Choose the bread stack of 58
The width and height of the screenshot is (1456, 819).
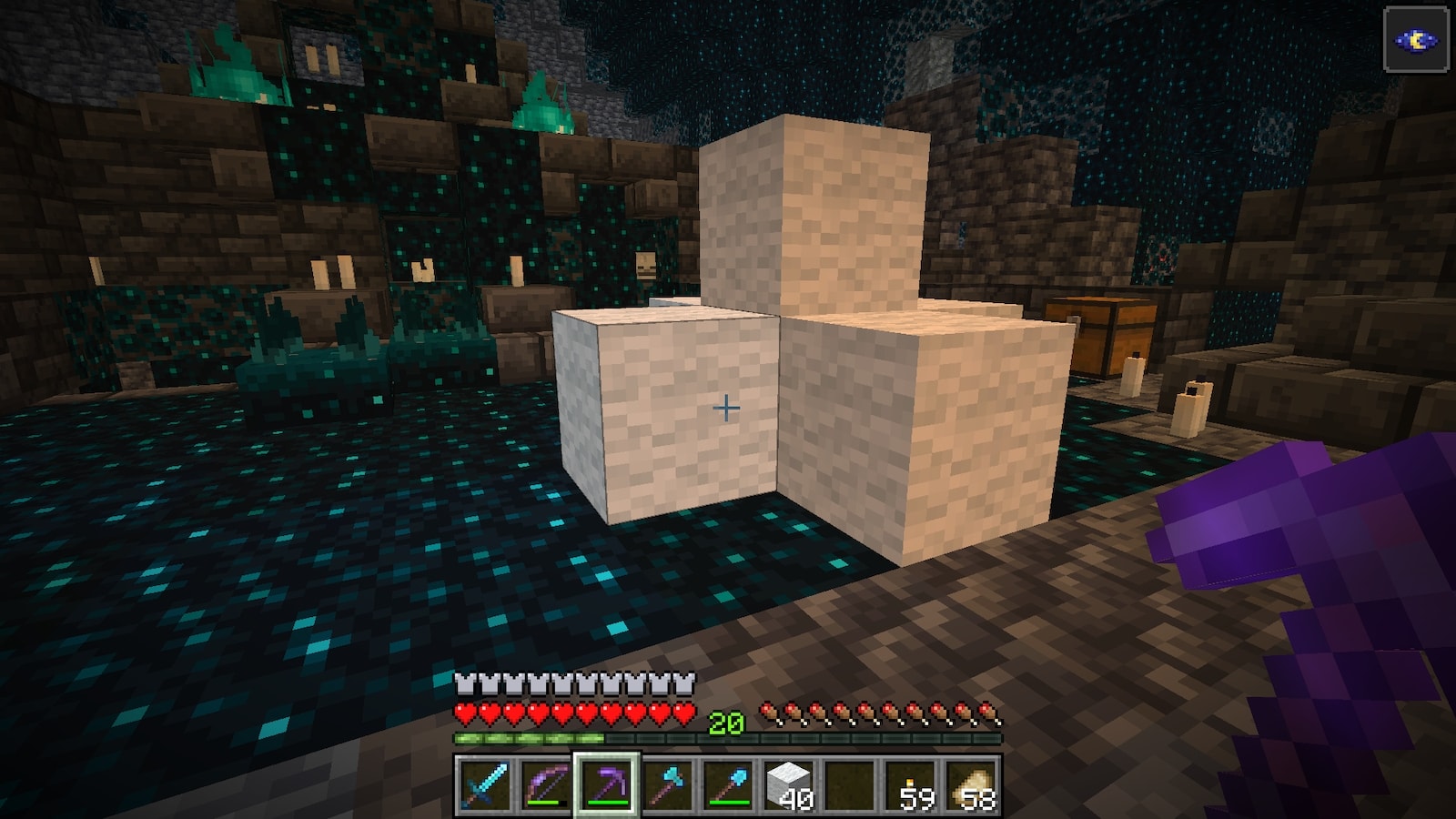point(974,784)
